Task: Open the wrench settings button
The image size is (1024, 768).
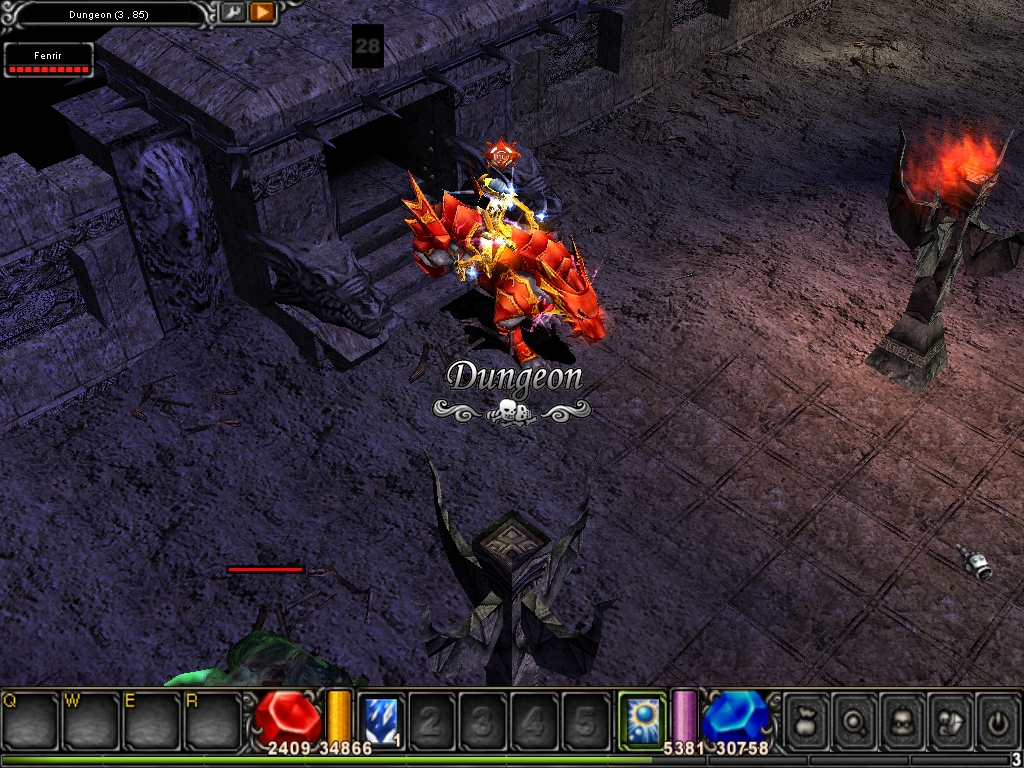Action: point(232,12)
